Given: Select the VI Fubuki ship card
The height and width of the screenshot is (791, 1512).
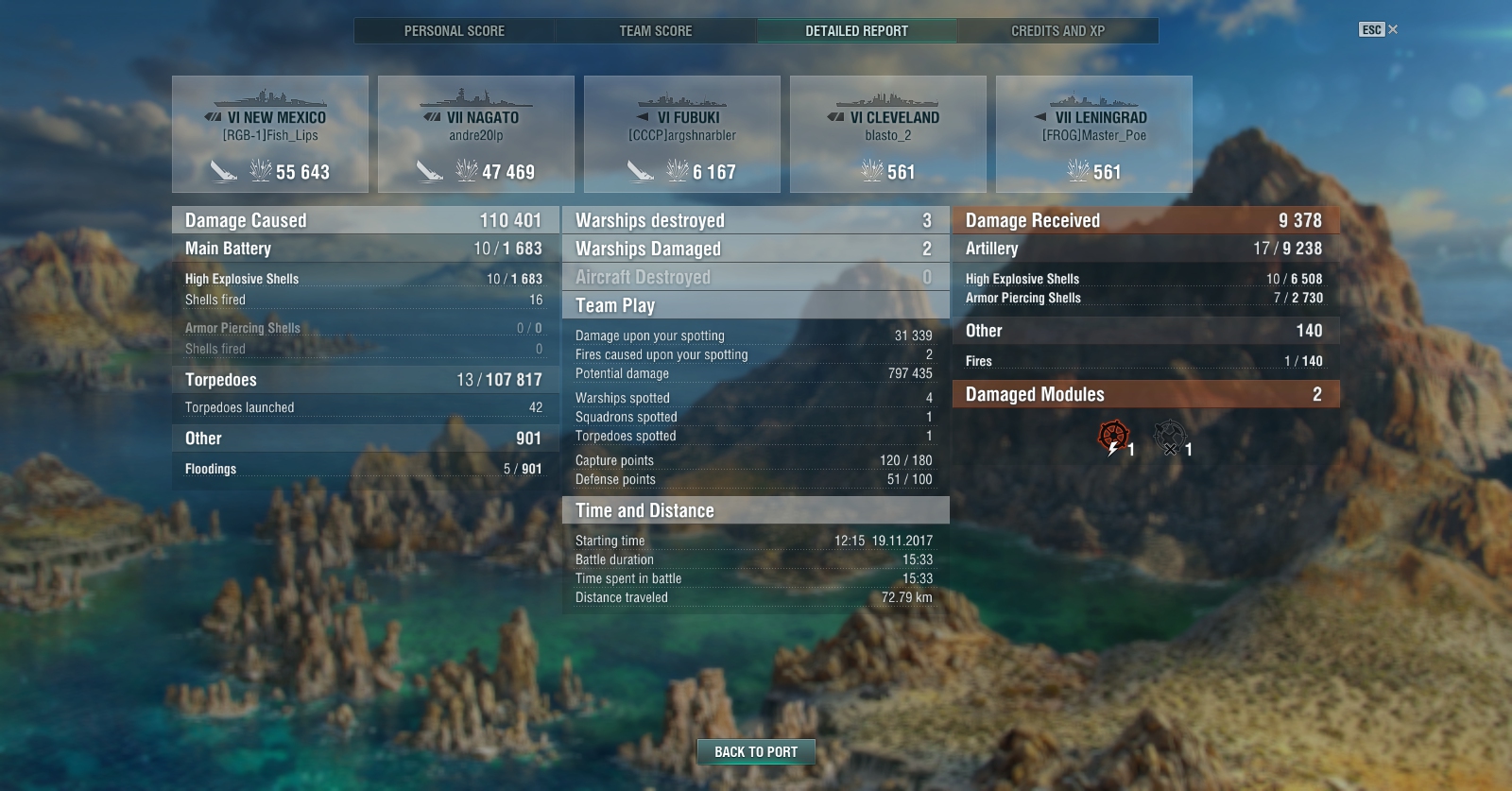Looking at the screenshot, I should [x=682, y=134].
